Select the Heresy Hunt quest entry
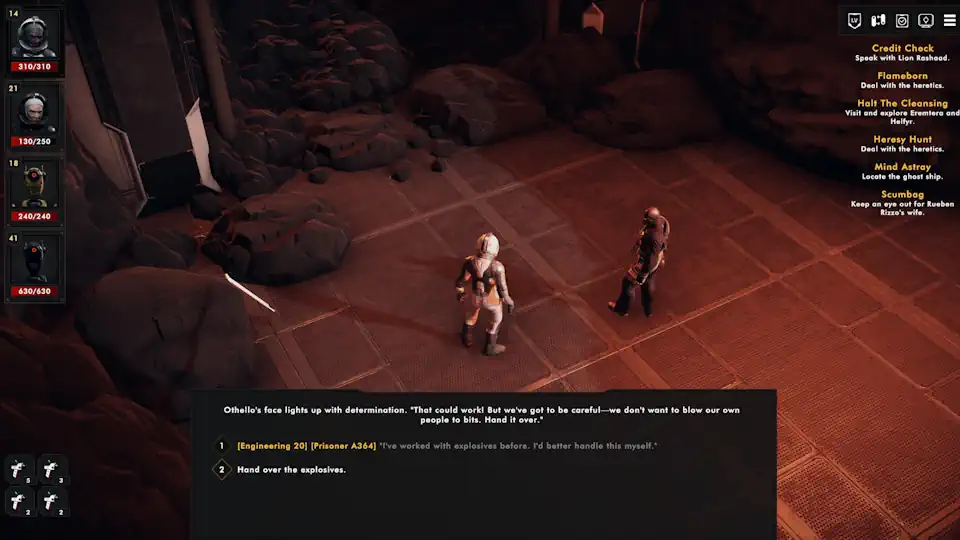 (x=902, y=139)
